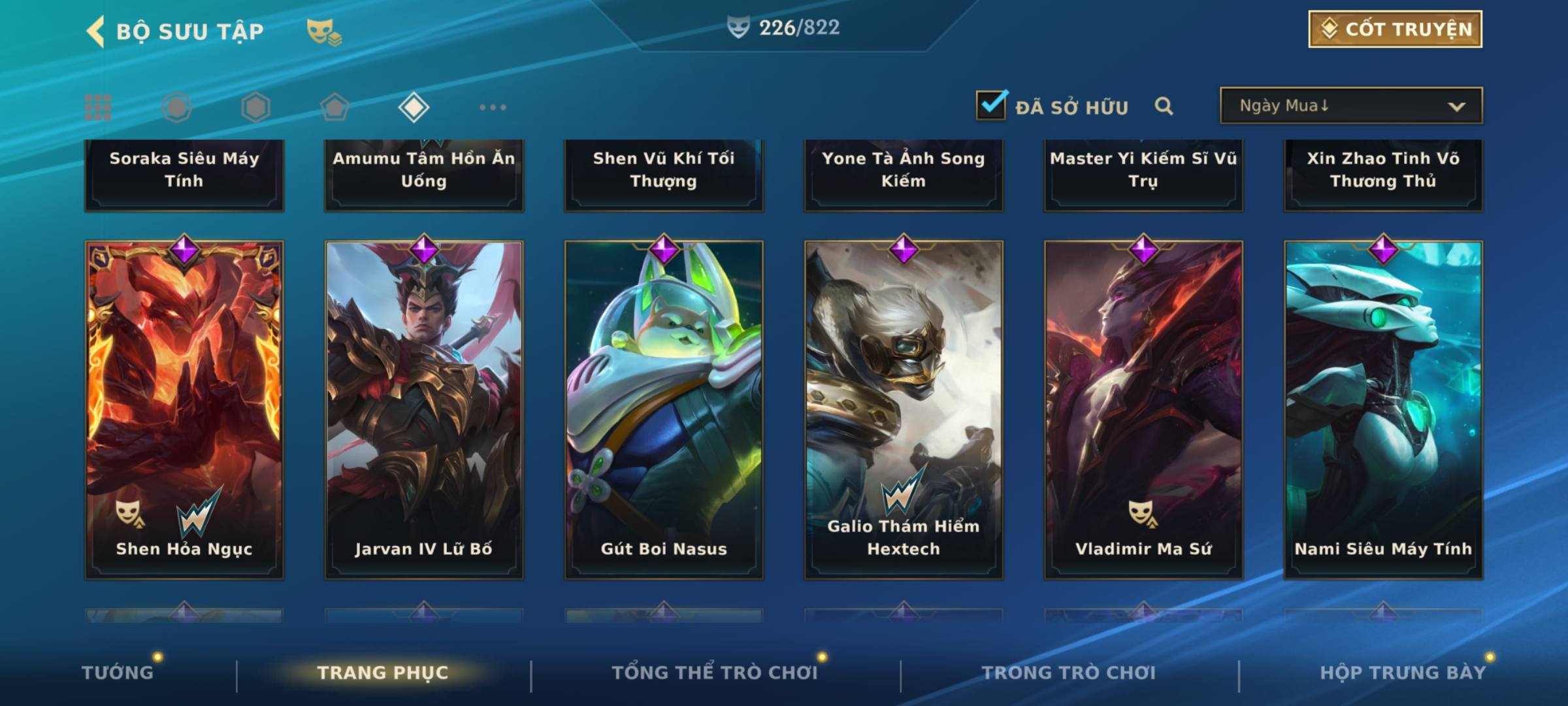
Task: Show more filters via three dots
Action: click(493, 107)
